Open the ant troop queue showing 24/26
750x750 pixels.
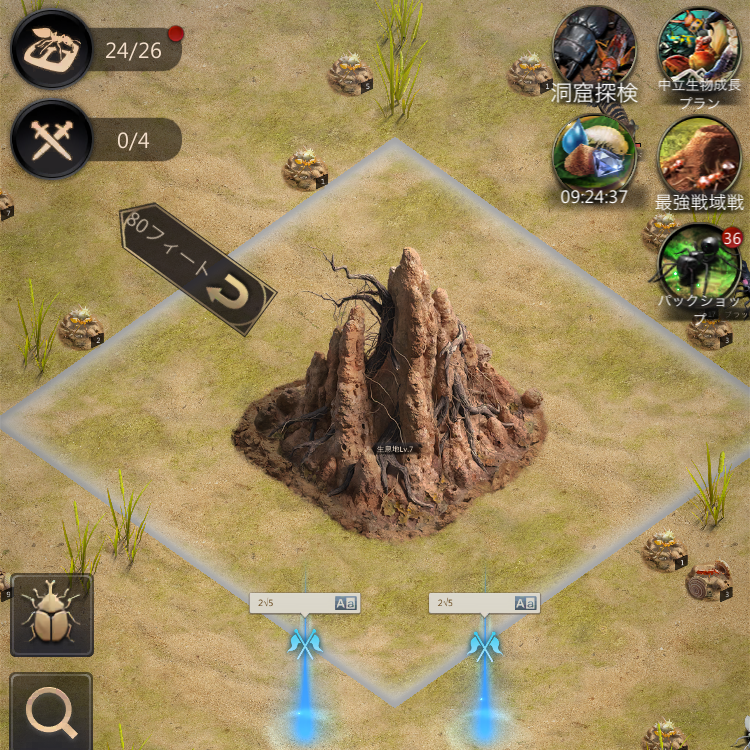[52, 49]
